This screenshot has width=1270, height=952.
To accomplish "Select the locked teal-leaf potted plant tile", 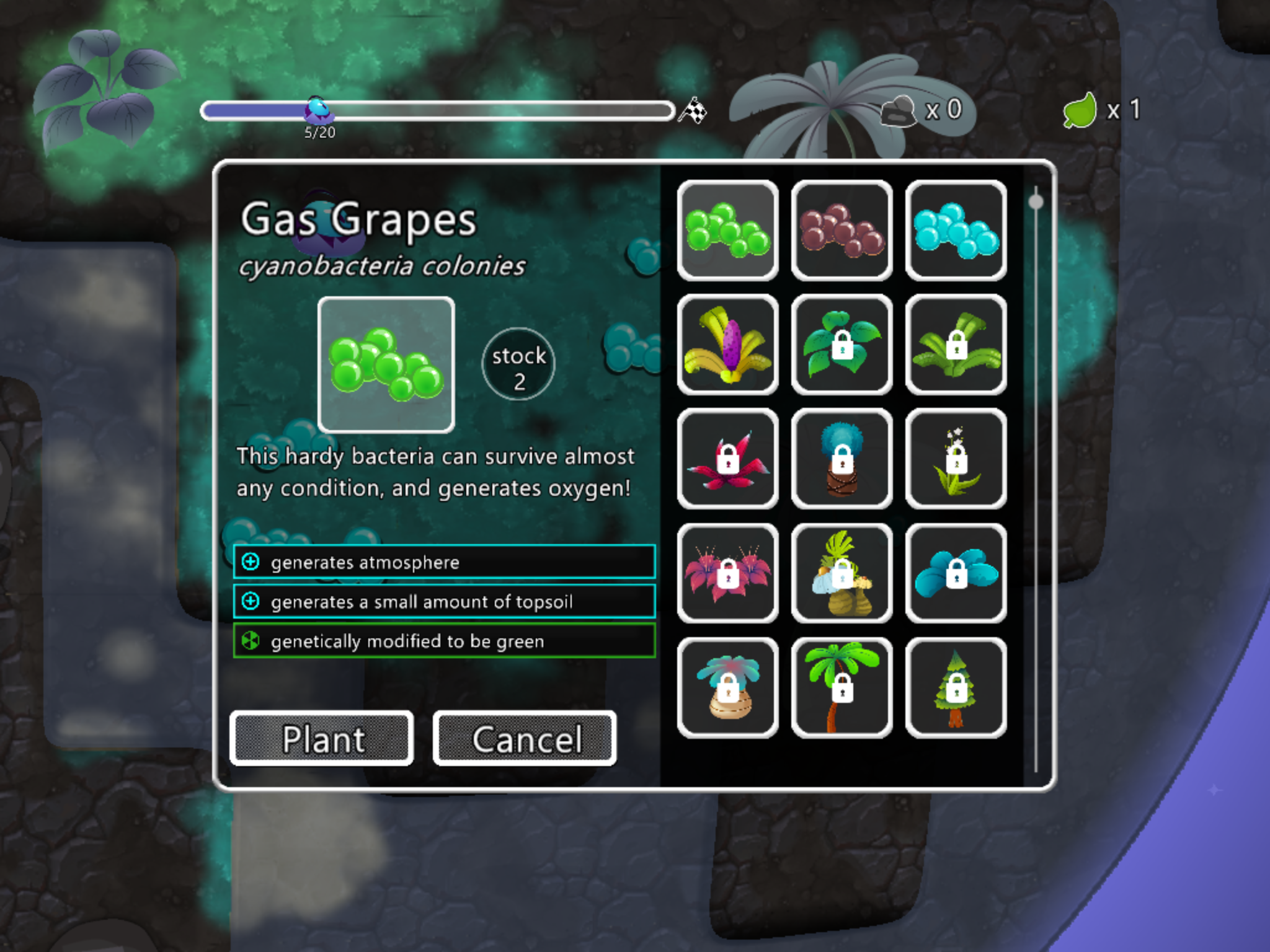I will click(727, 687).
